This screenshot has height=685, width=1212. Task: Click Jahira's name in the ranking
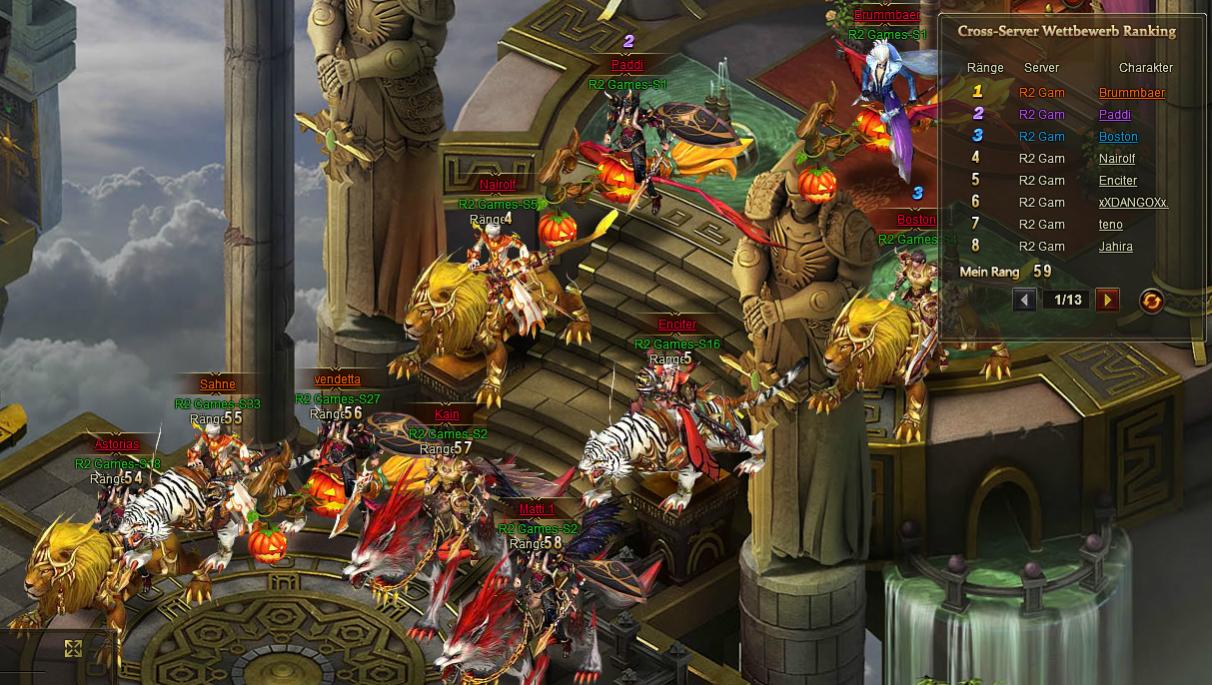click(x=1115, y=247)
